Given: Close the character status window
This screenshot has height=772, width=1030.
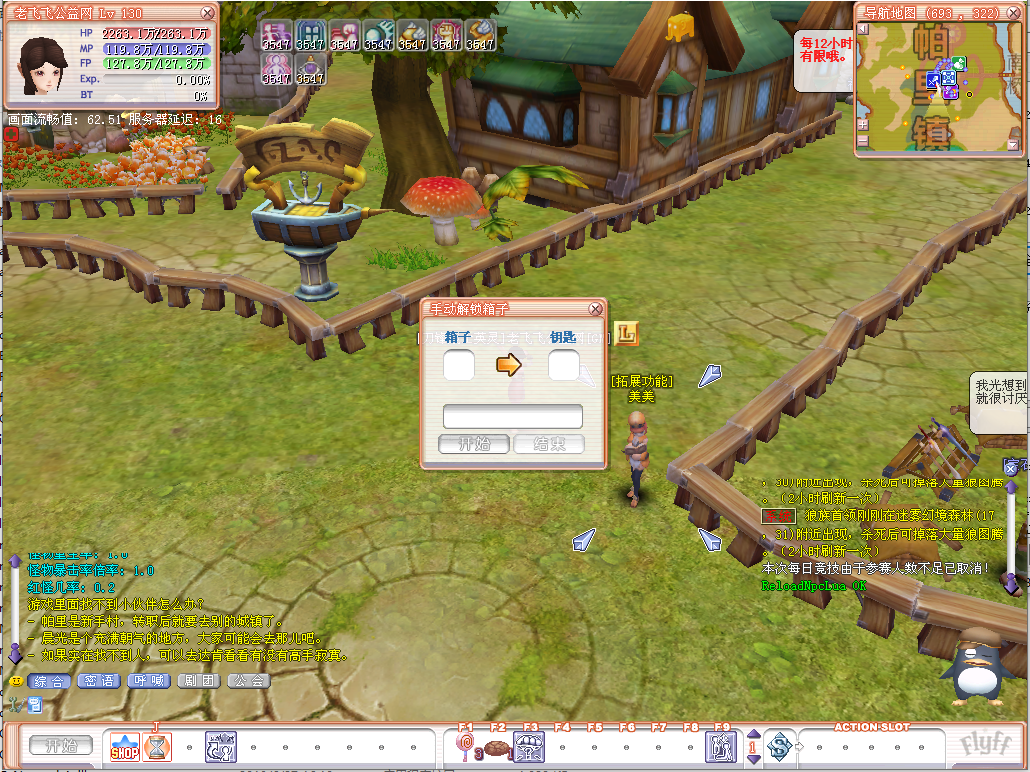Looking at the screenshot, I should coord(207,13).
